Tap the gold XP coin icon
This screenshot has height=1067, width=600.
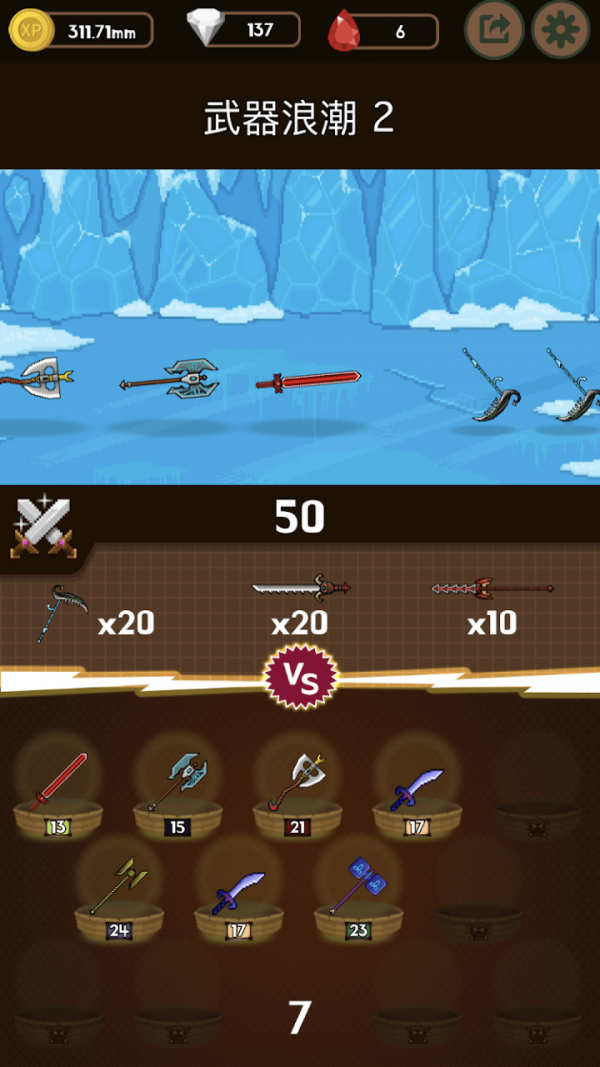click(x=28, y=31)
